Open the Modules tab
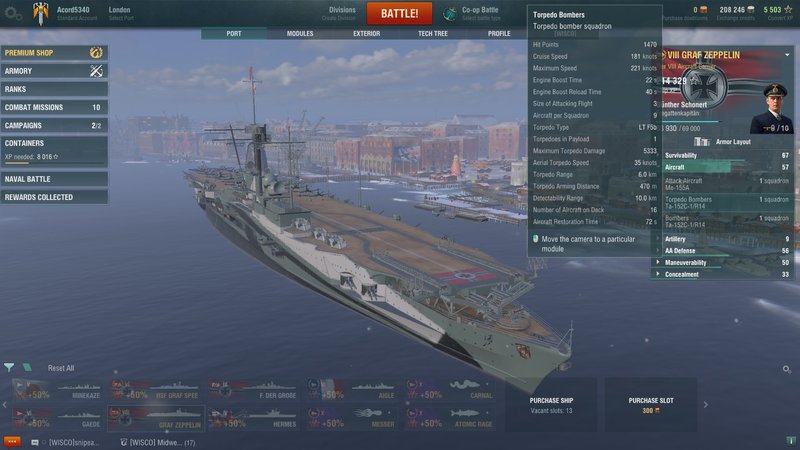The image size is (800, 450). (300, 33)
